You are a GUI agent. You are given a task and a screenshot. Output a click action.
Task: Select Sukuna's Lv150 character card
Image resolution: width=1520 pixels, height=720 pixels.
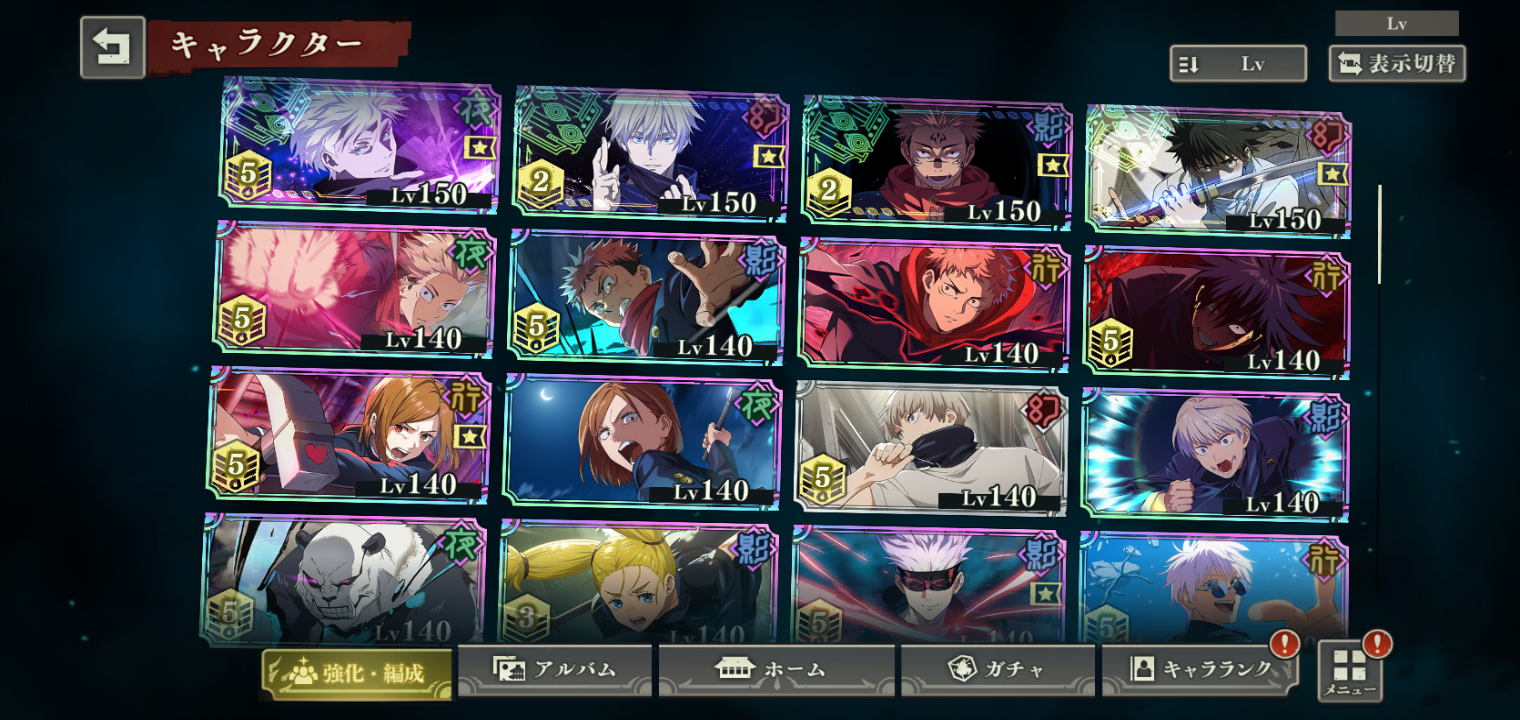coord(936,160)
